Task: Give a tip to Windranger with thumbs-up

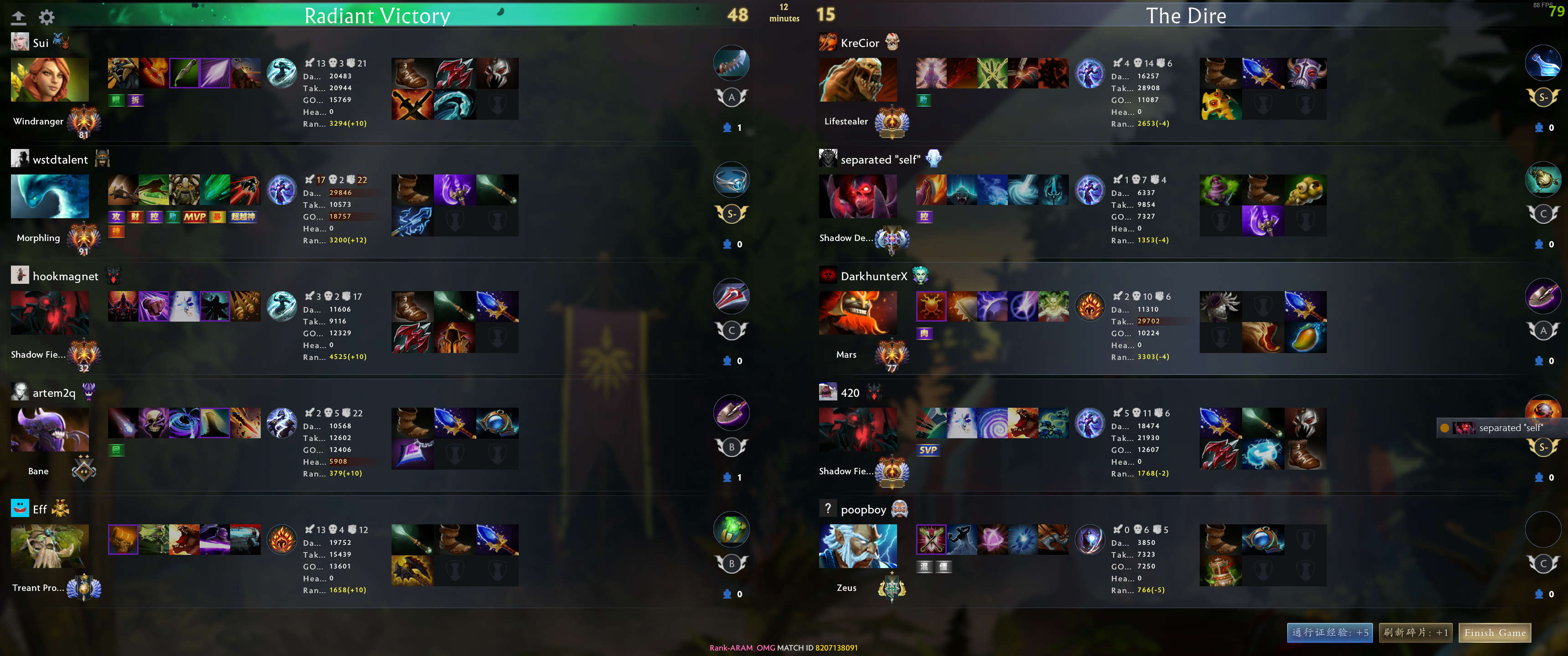Action: click(x=727, y=128)
